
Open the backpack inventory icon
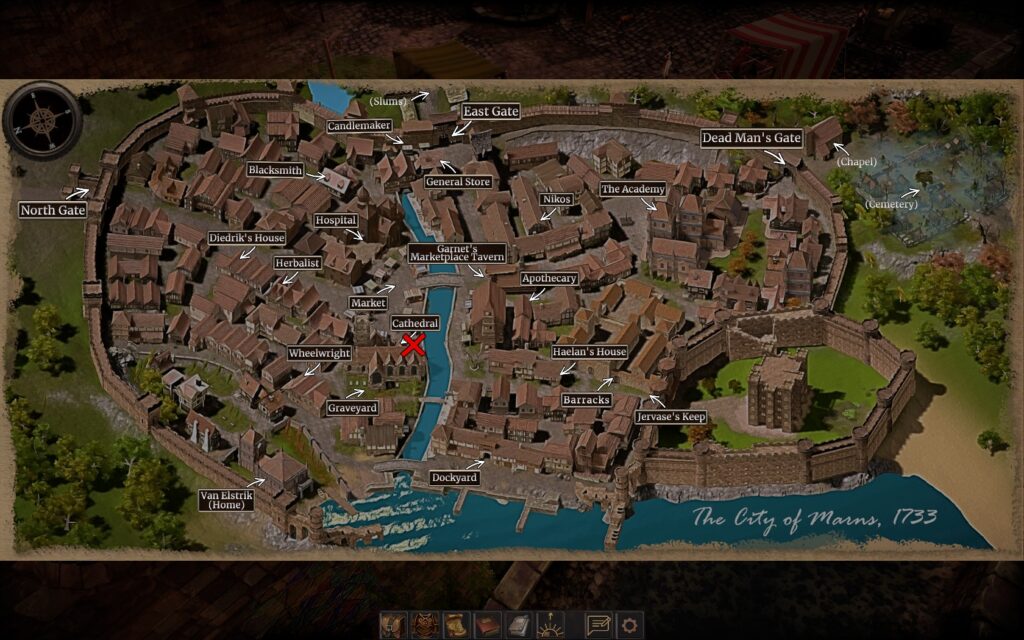click(x=393, y=625)
